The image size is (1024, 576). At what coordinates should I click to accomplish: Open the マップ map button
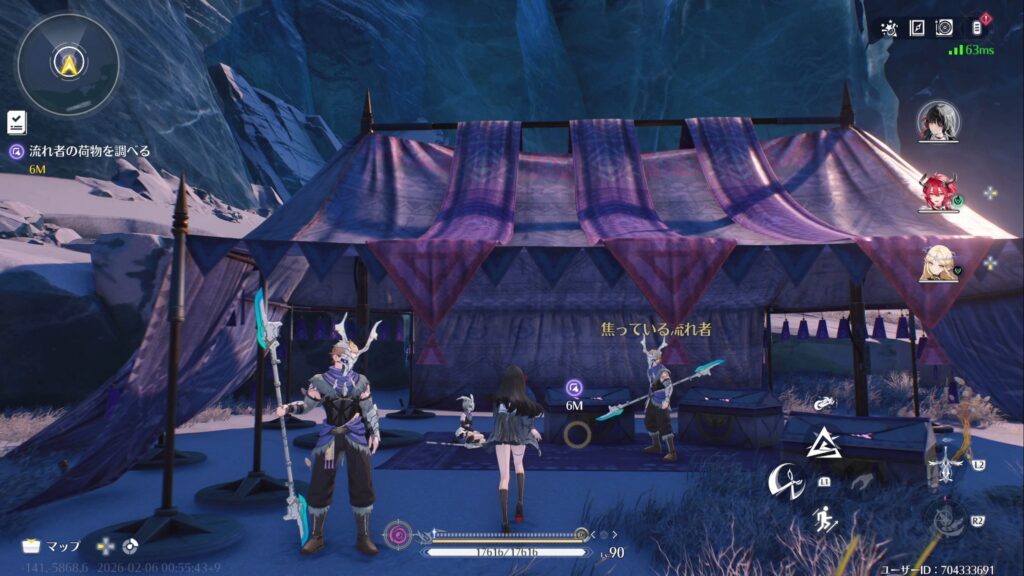(52, 546)
